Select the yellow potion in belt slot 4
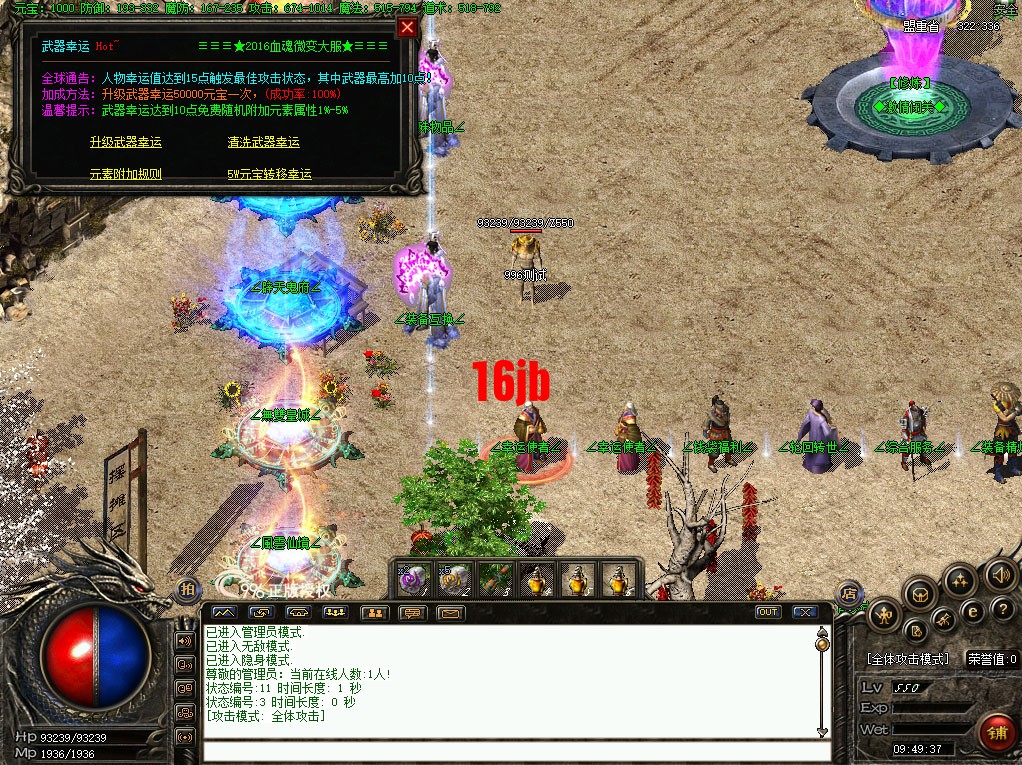This screenshot has width=1022, height=765. (x=537, y=579)
